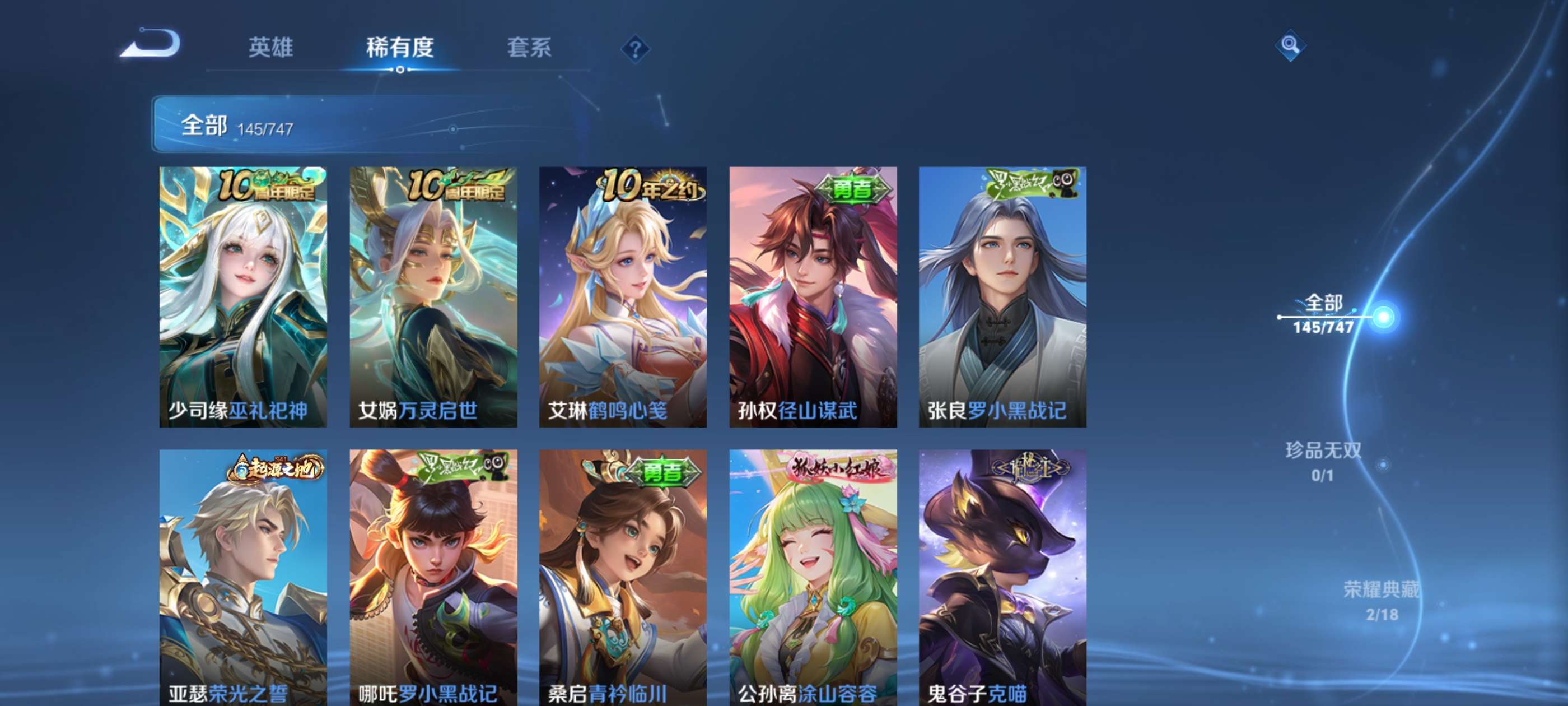This screenshot has width=1568, height=706.
Task: Open the search magnifier icon
Action: coord(1290,45)
